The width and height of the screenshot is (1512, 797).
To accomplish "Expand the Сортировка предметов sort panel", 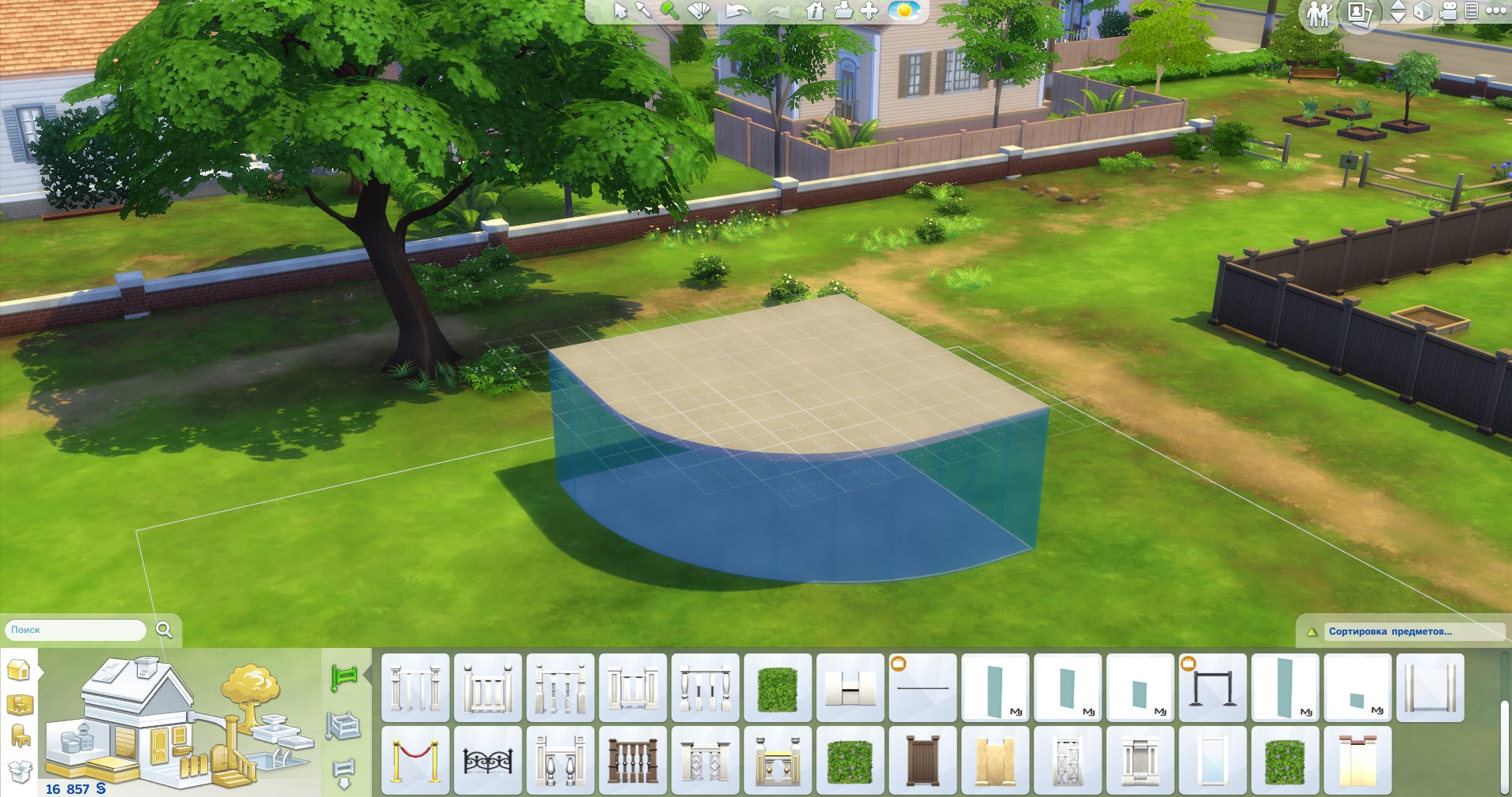I will pyautogui.click(x=1390, y=631).
